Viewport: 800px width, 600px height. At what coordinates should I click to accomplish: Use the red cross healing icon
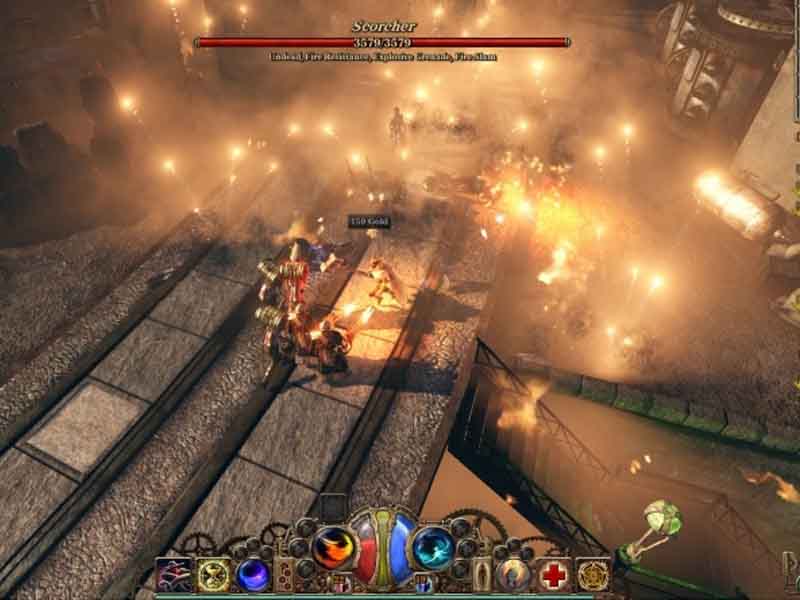point(553,574)
